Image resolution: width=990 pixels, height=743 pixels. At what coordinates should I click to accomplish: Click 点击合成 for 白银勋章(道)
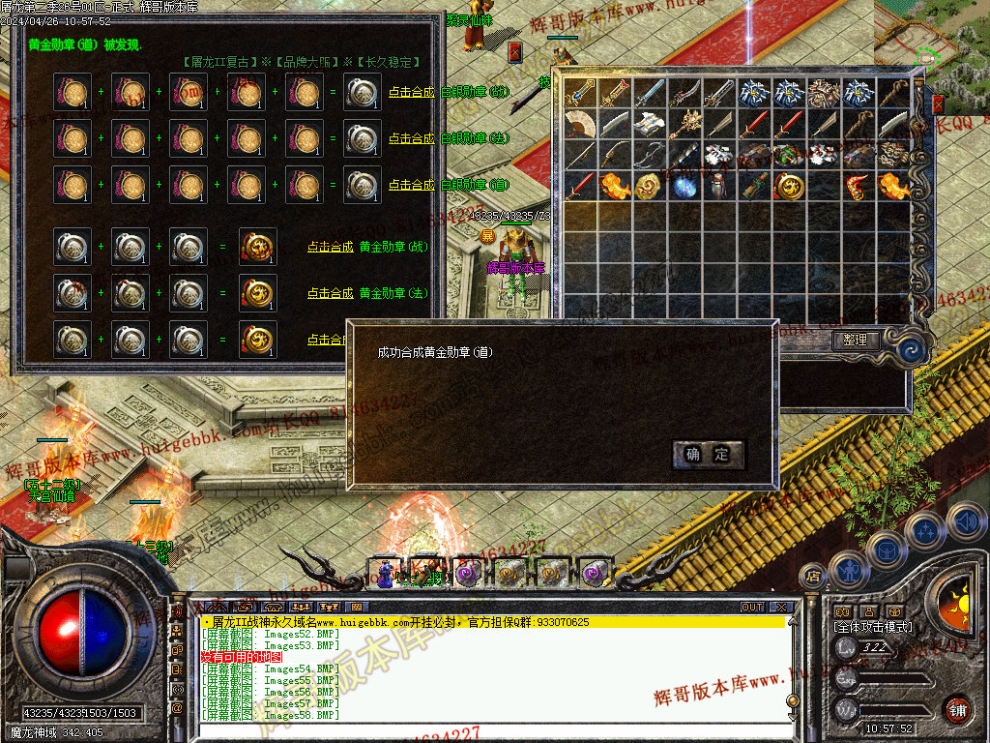point(411,185)
